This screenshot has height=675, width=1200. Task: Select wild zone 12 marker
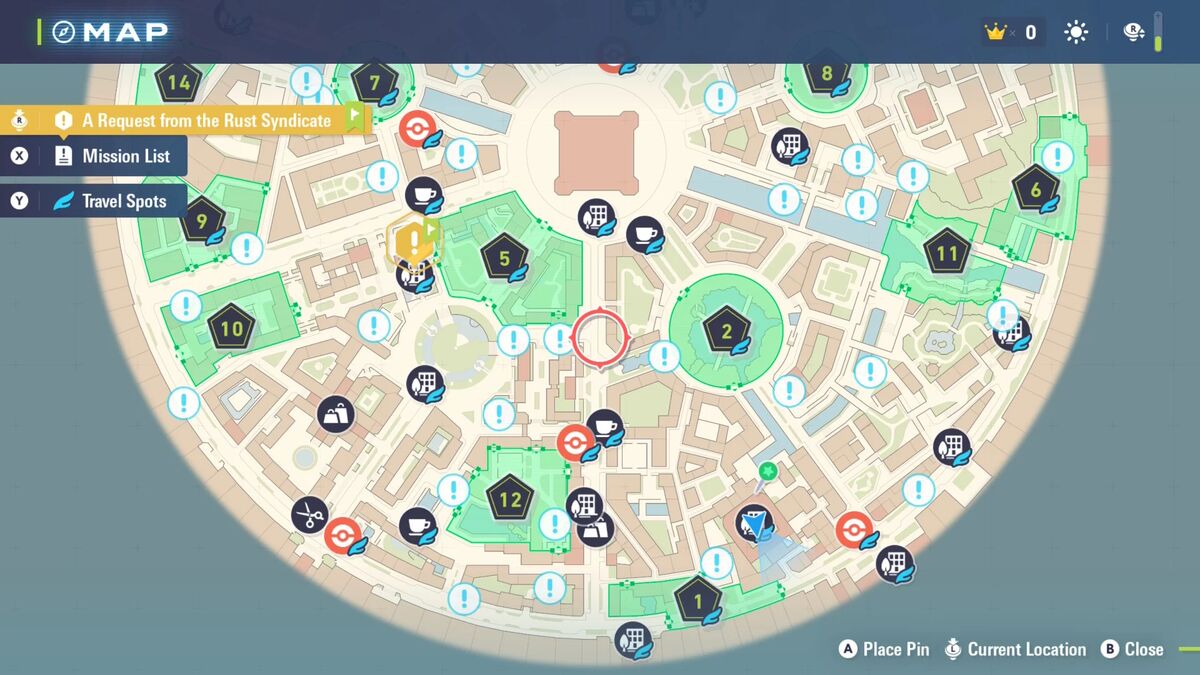pyautogui.click(x=510, y=499)
